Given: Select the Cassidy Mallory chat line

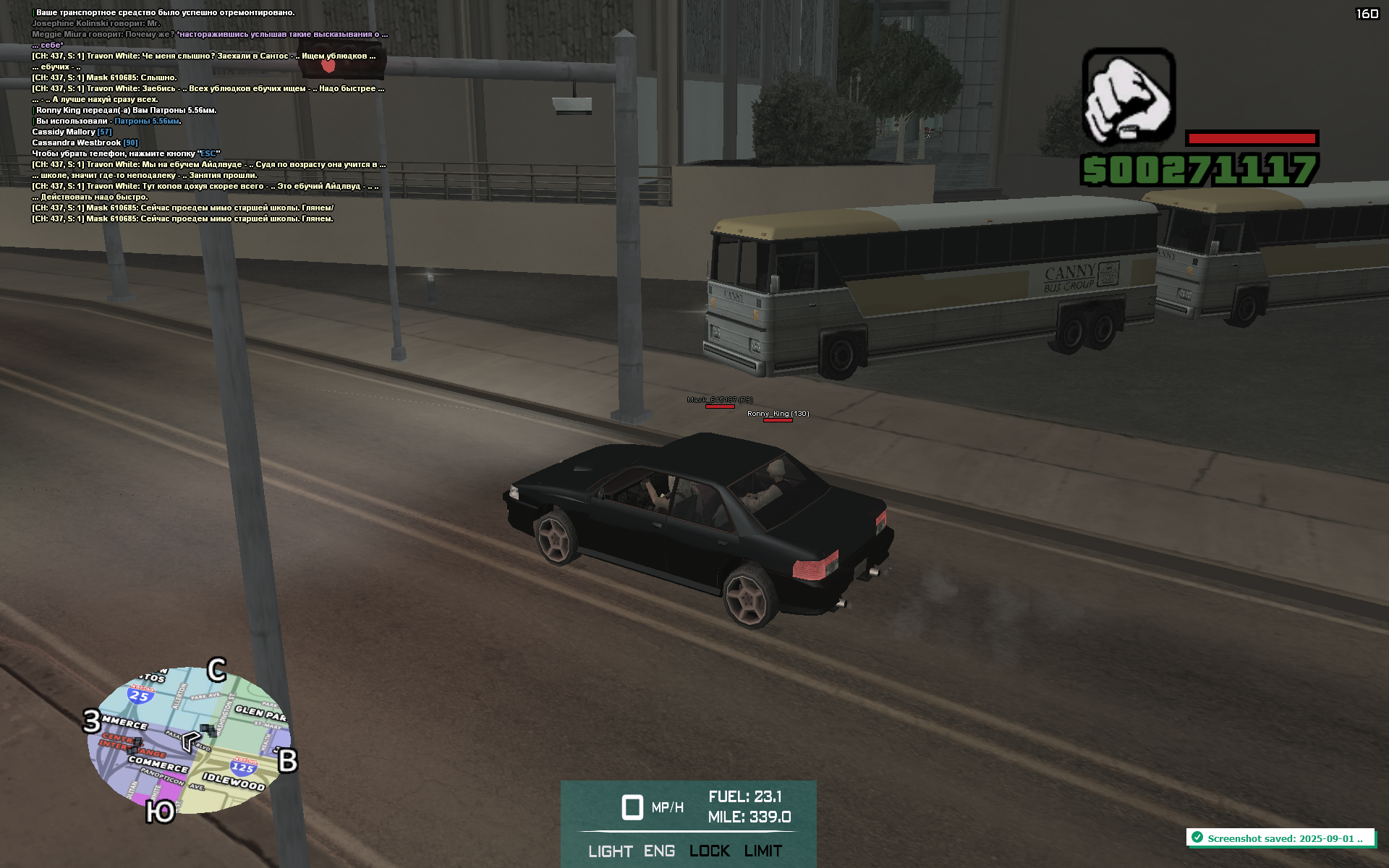Looking at the screenshot, I should [72, 132].
